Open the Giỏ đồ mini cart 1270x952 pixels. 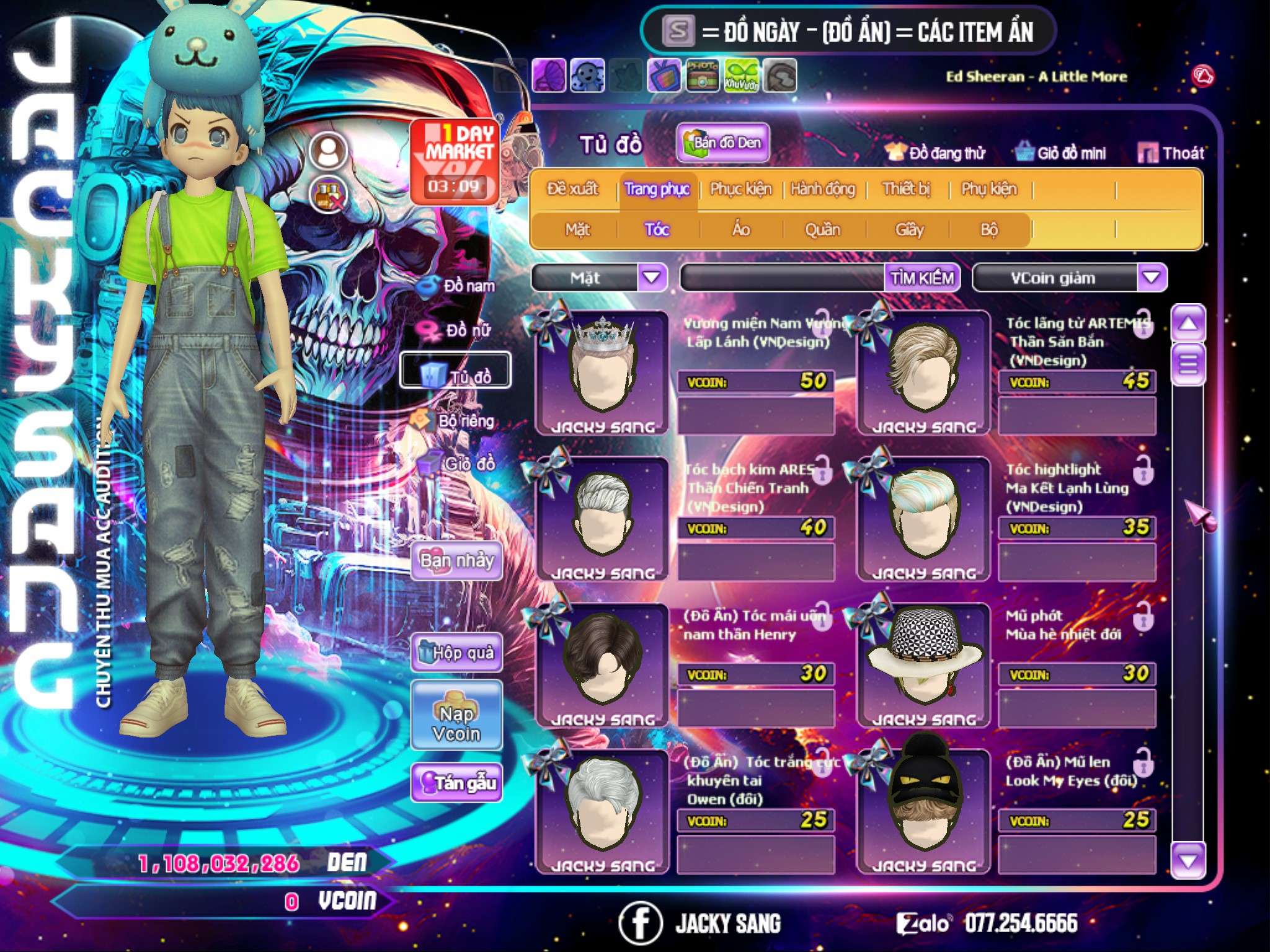pos(1060,153)
